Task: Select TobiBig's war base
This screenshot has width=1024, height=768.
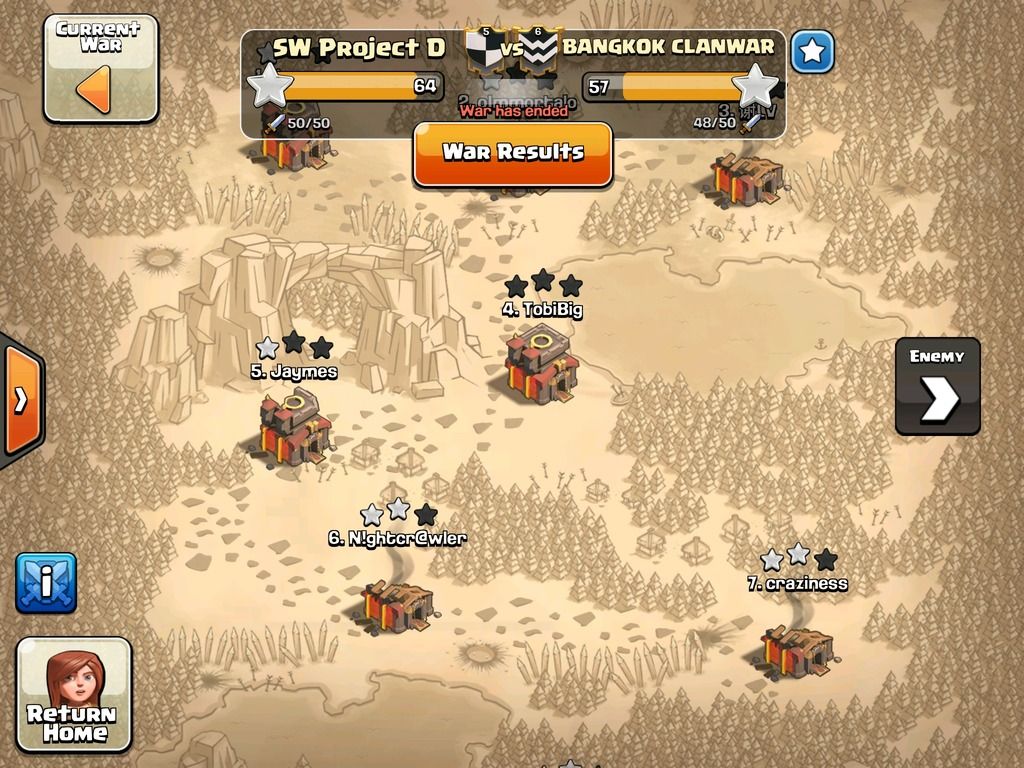Action: tap(540, 366)
